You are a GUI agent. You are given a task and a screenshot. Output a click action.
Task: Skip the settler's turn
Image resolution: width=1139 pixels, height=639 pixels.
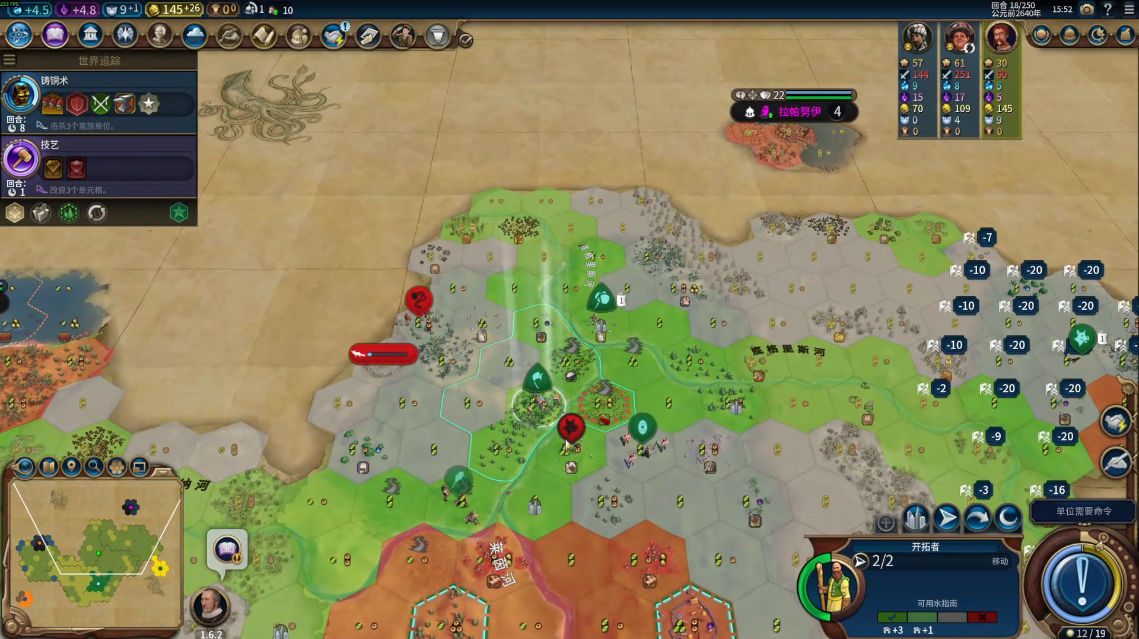click(977, 519)
